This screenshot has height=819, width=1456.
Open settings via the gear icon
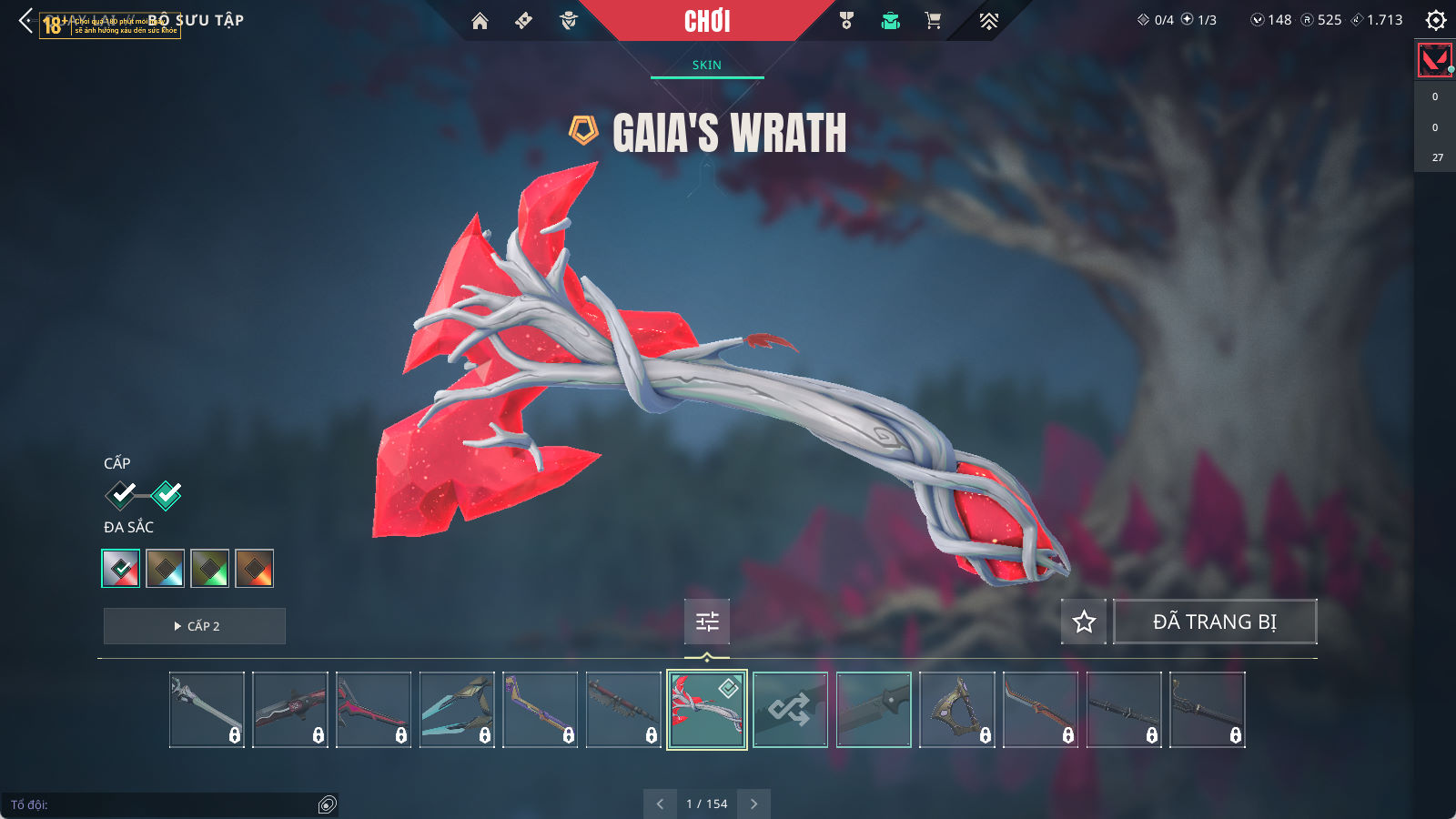pyautogui.click(x=1436, y=20)
